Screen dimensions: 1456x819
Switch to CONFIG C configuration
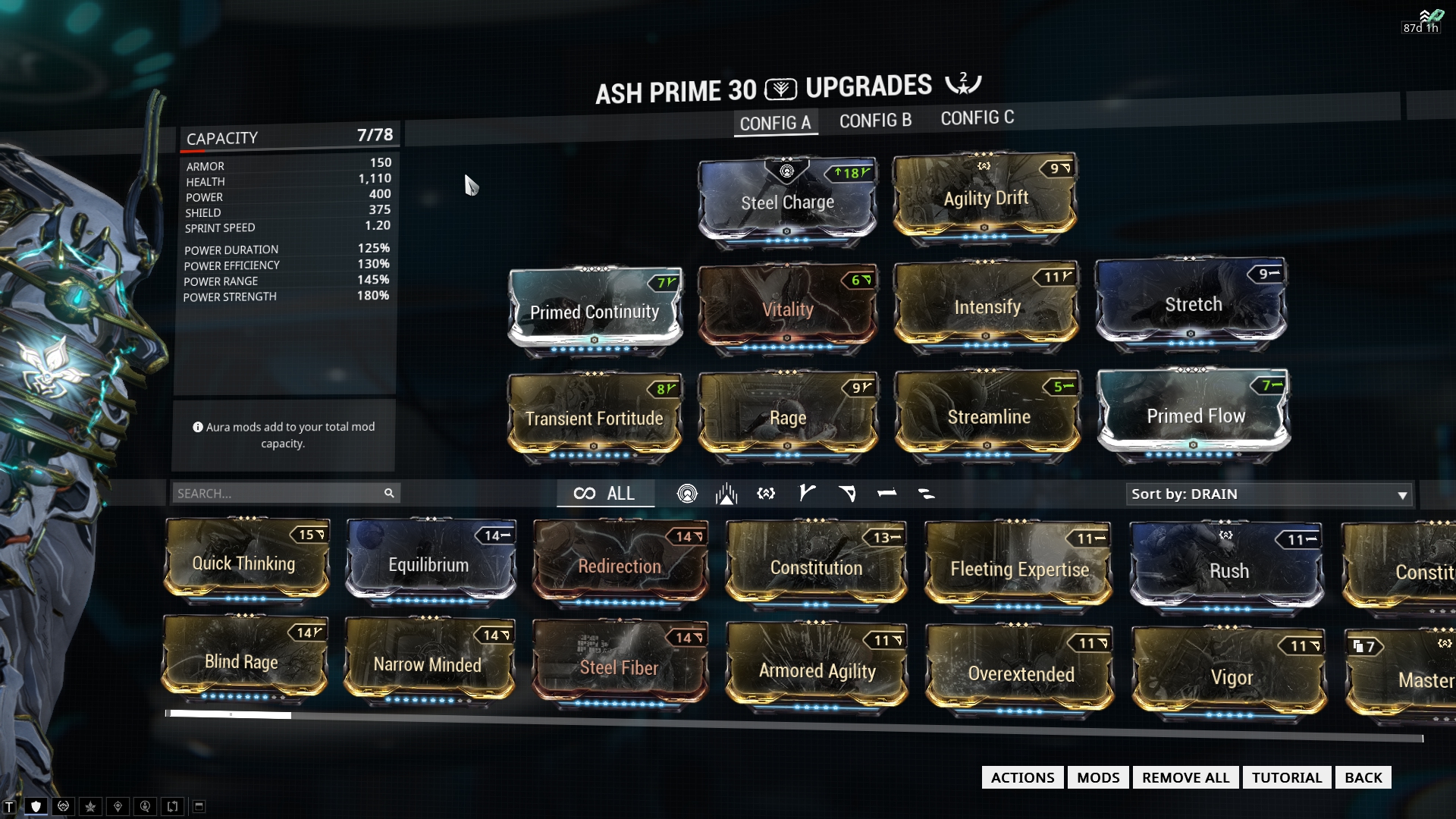point(977,118)
